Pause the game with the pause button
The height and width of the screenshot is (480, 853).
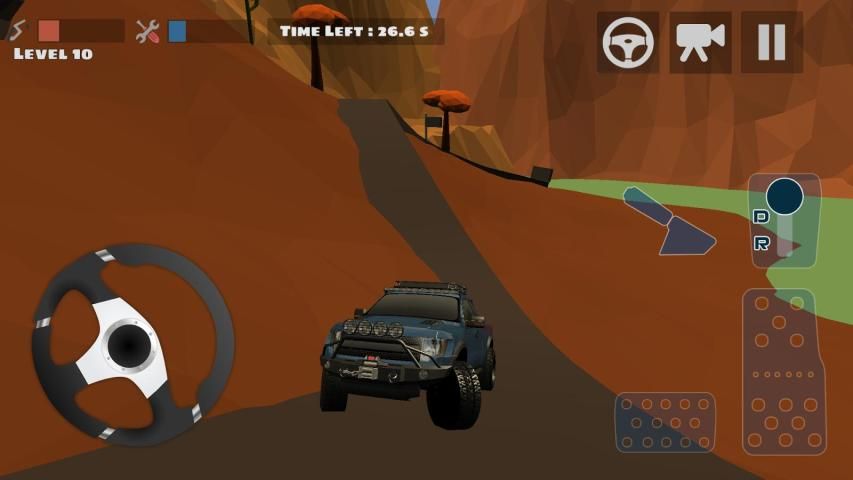tap(771, 42)
